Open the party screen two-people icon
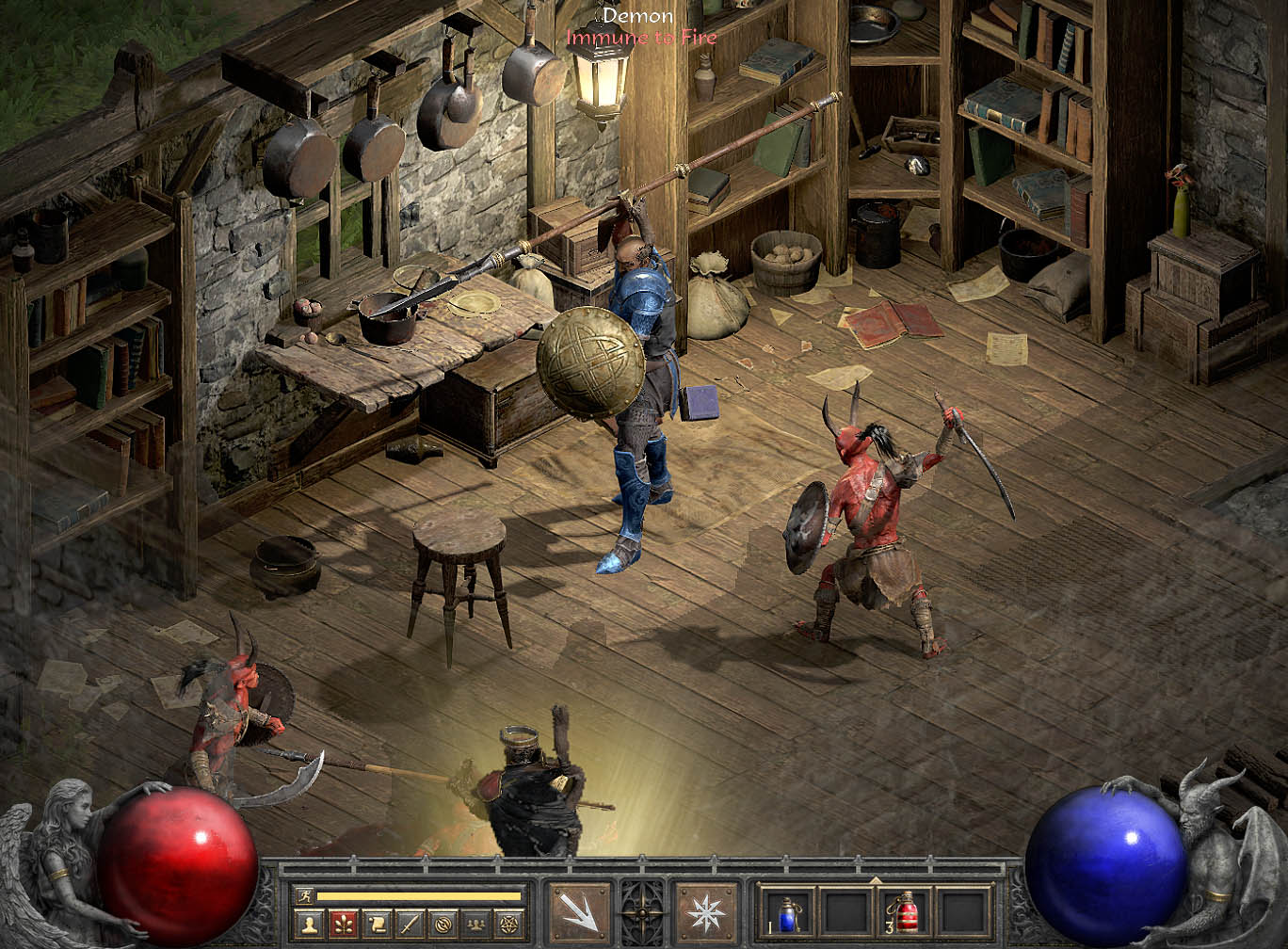This screenshot has height=949, width=1288. (x=476, y=925)
